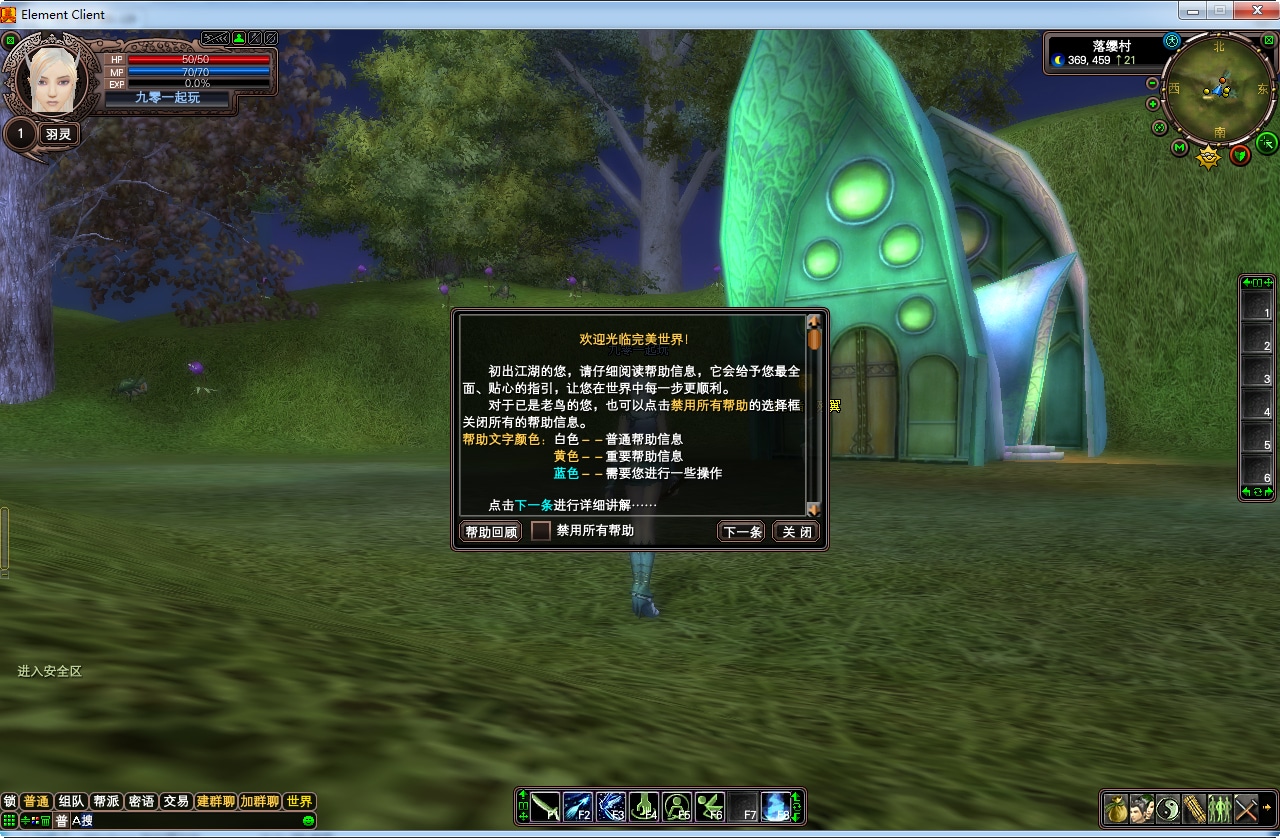The image size is (1280, 838).
Task: Open the inventory bag icon
Action: [1116, 807]
